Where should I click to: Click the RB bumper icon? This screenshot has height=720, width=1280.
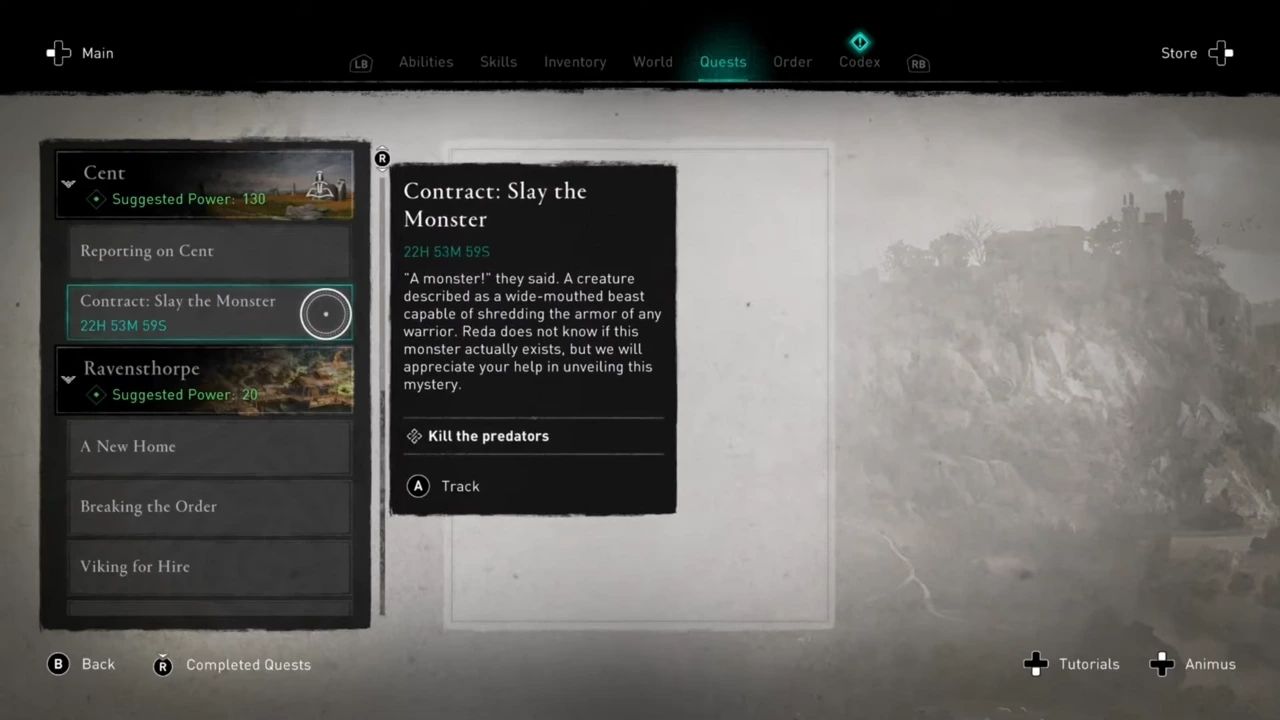(x=918, y=64)
